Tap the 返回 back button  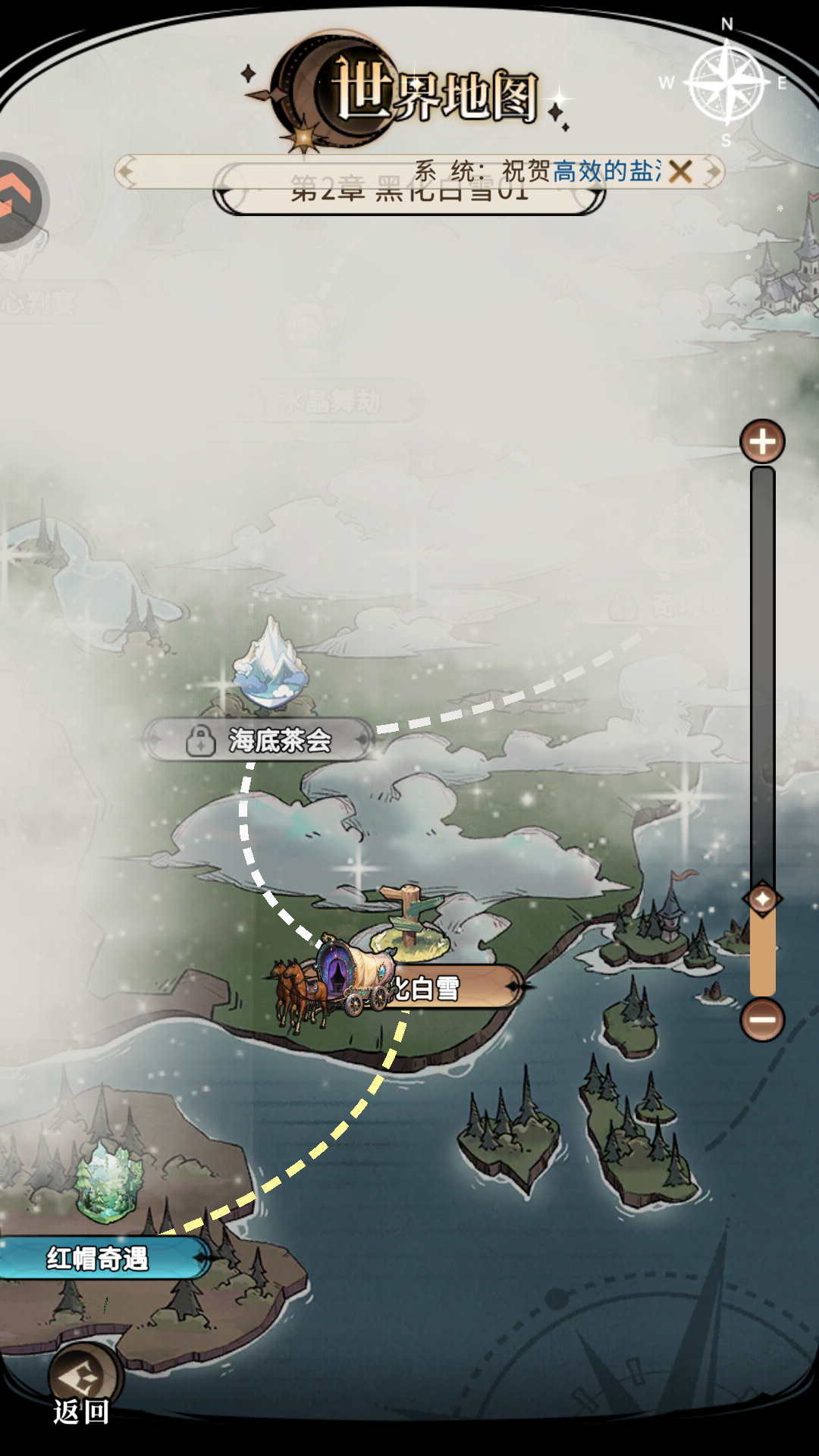pos(83,1383)
